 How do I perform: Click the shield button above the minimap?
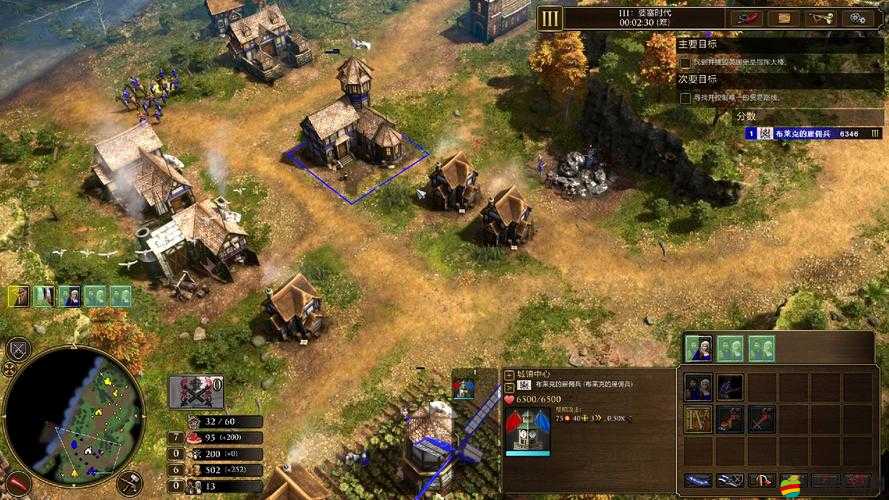pyautogui.click(x=17, y=349)
